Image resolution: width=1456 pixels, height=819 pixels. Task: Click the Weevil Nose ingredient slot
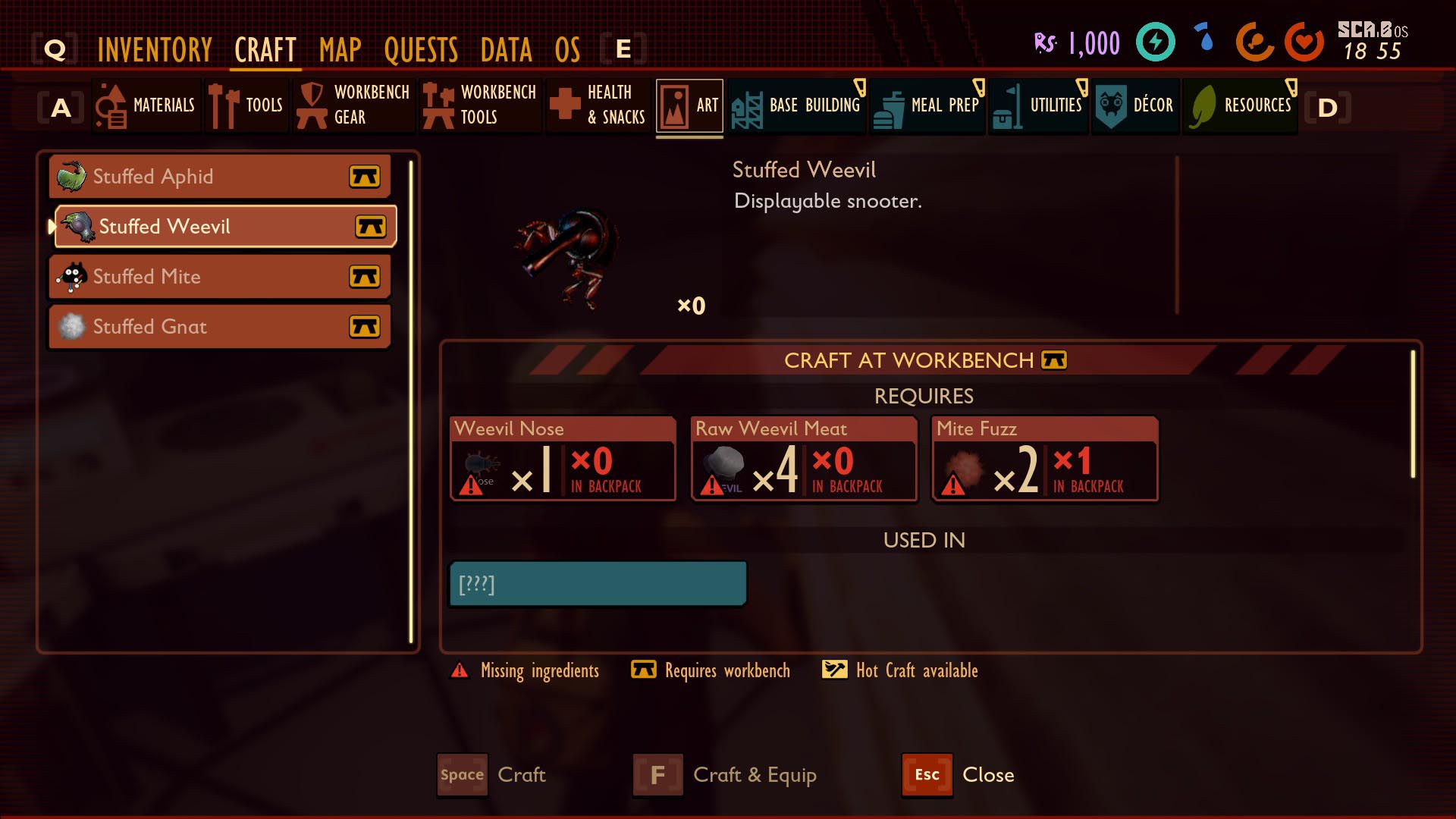pyautogui.click(x=563, y=459)
